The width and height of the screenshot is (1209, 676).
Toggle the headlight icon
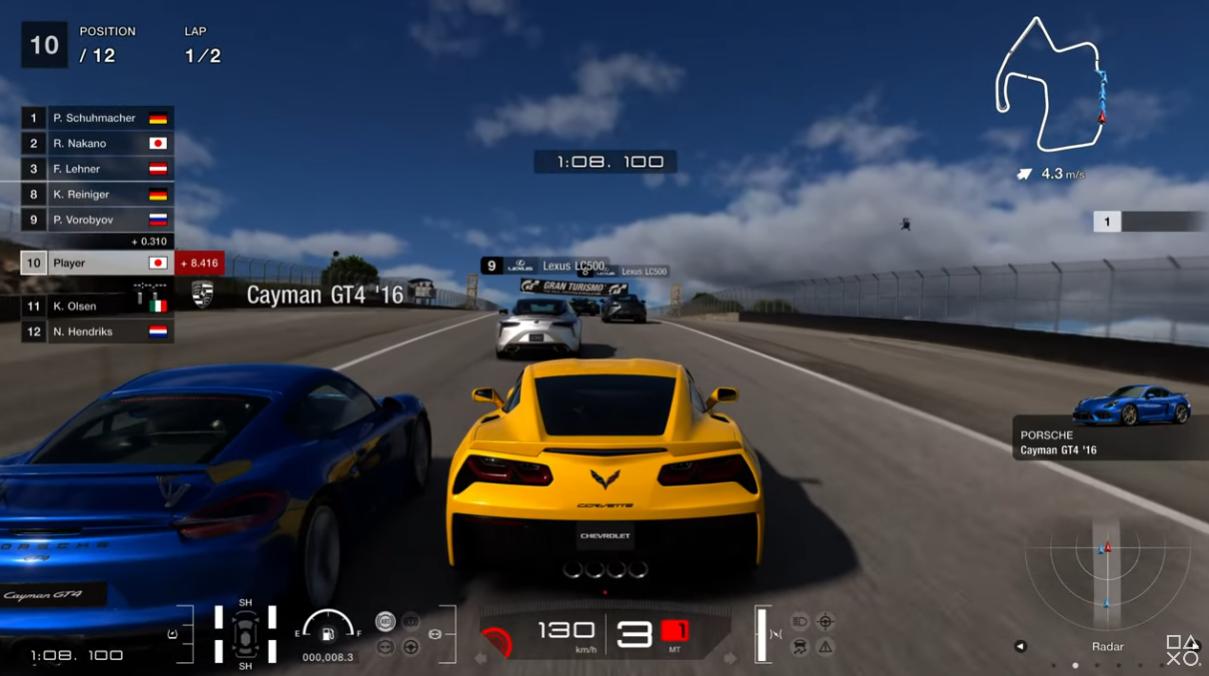[x=800, y=622]
